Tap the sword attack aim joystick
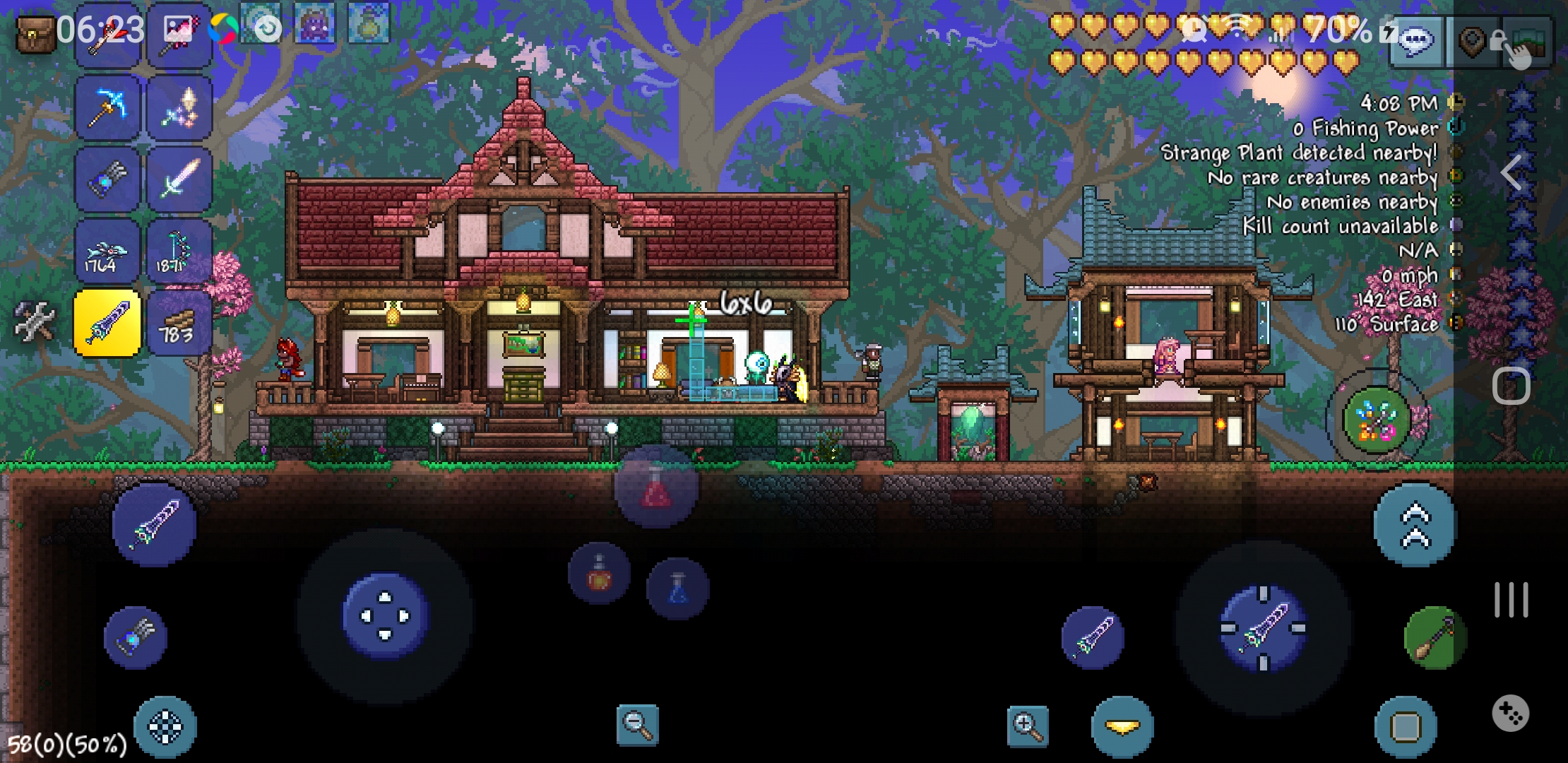 click(x=1264, y=628)
